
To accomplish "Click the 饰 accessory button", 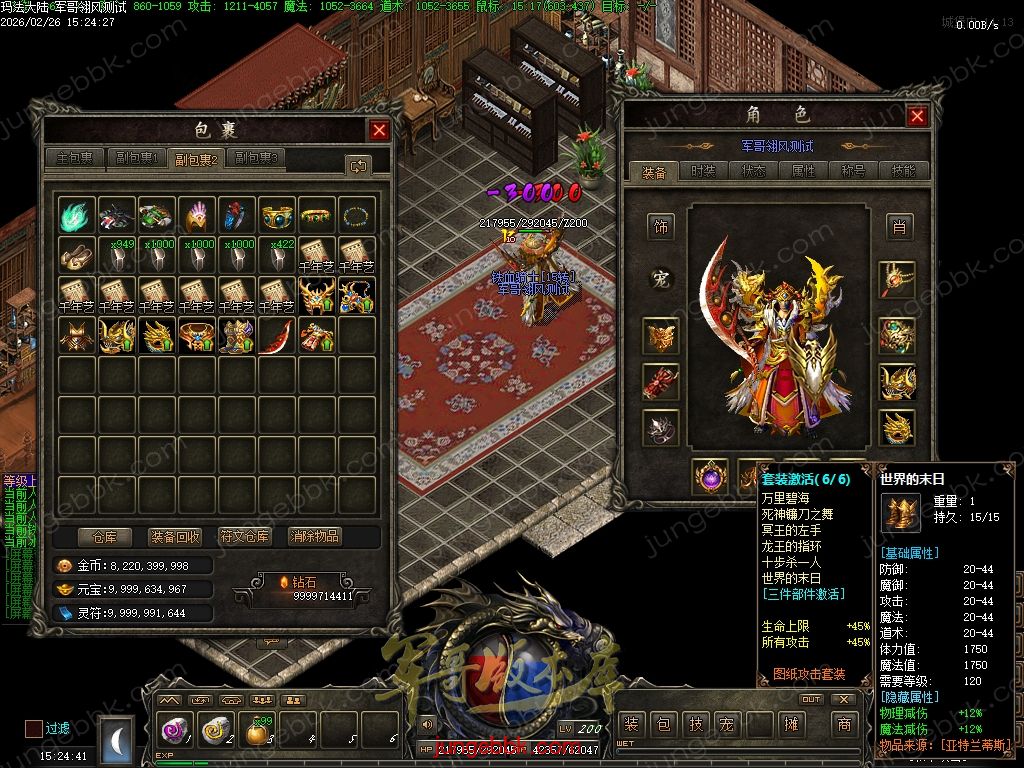I will (x=660, y=227).
